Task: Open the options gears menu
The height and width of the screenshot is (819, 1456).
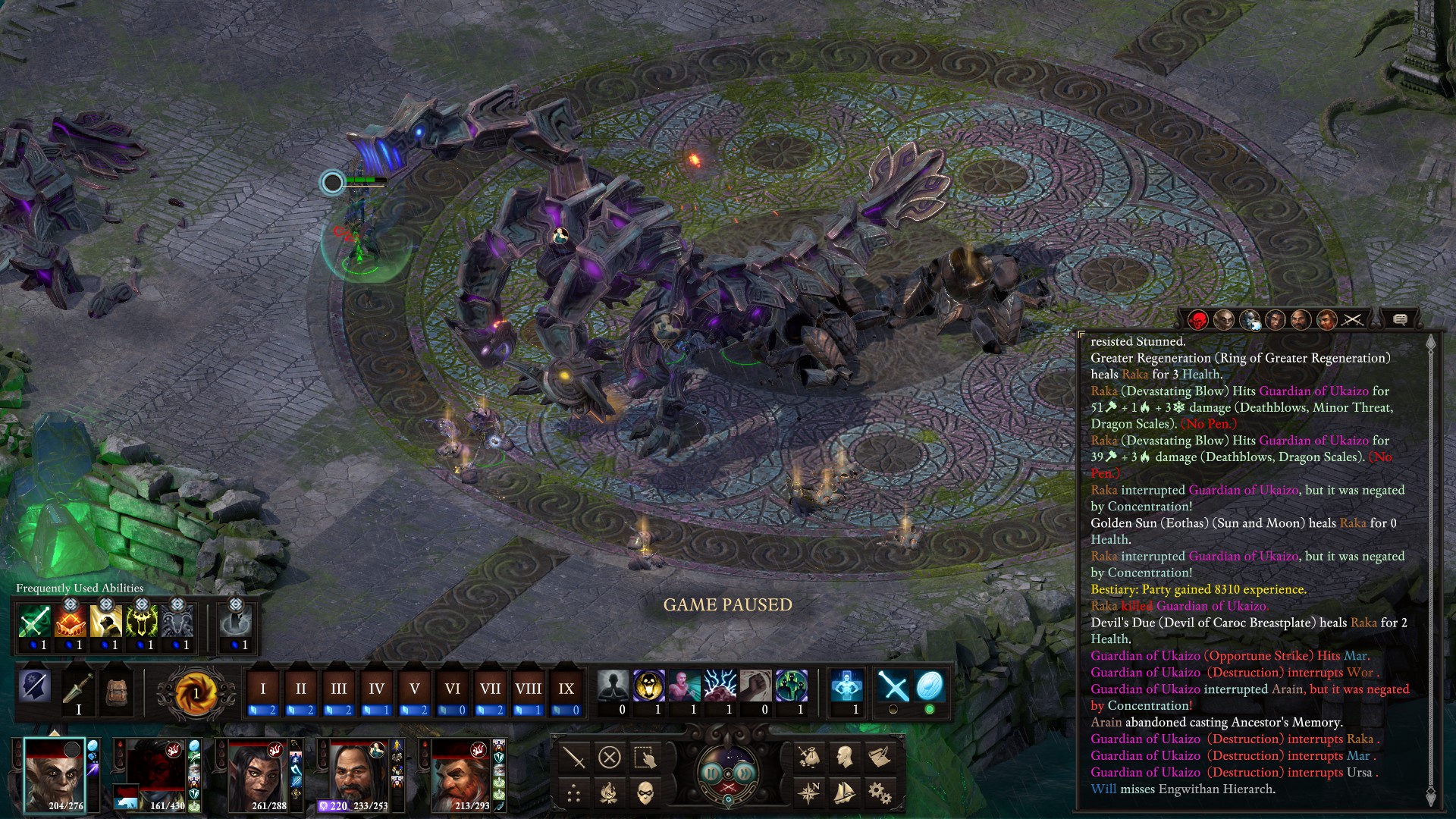Action: (880, 793)
